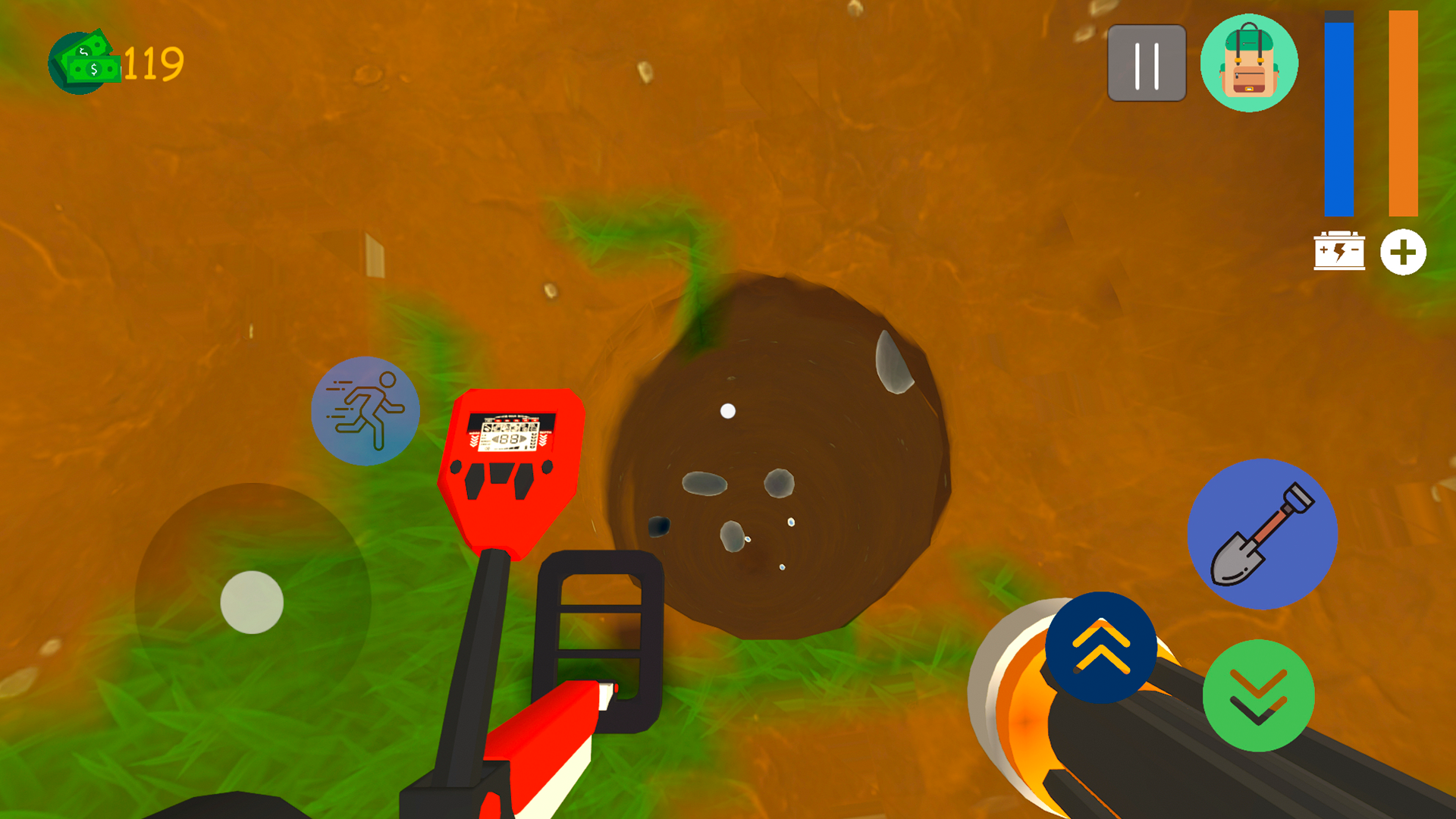Collapse downward with the double down arrows
Screen dimensions: 1456x819
coord(1258,697)
